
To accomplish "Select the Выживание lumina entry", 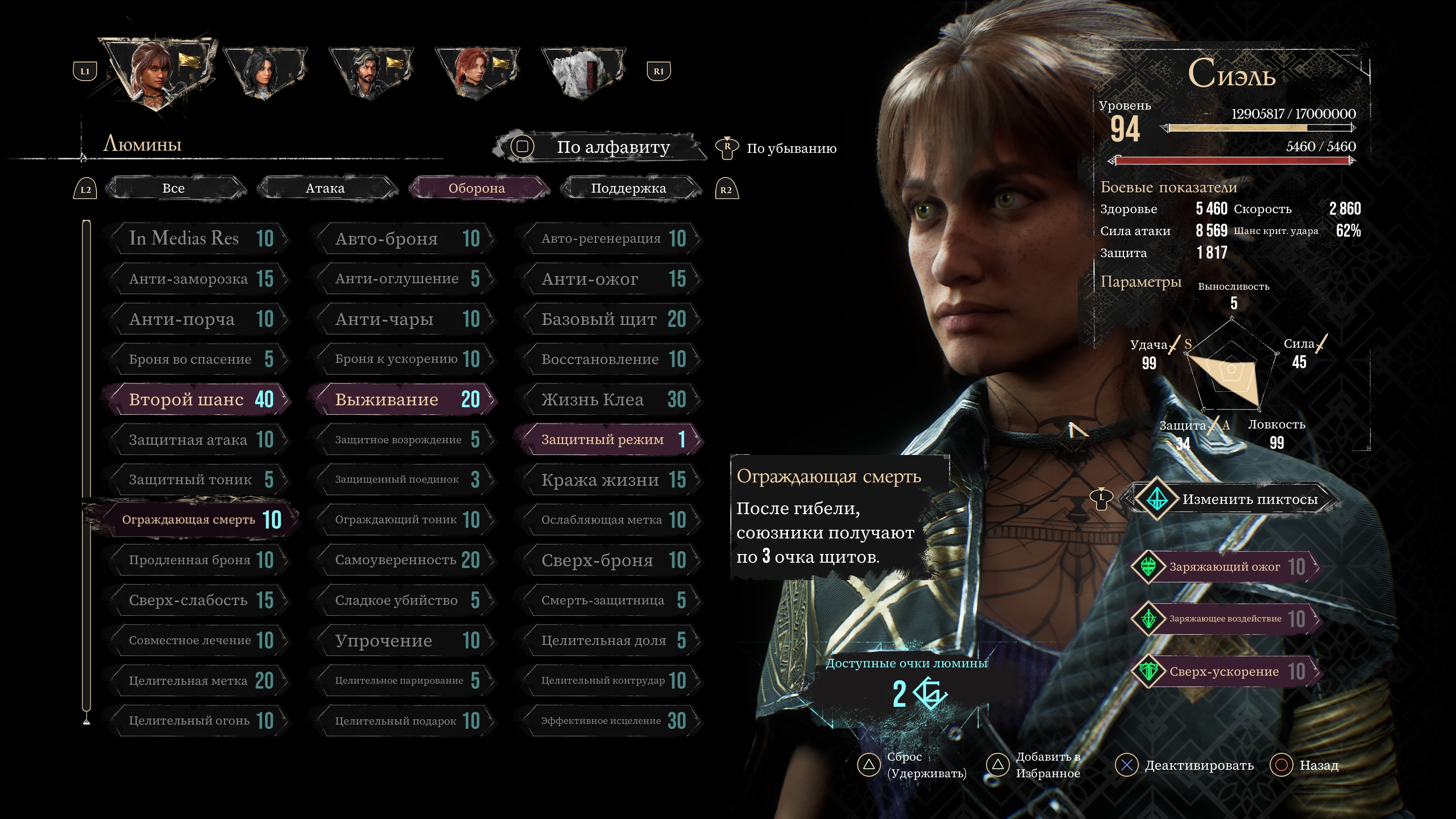I will pyautogui.click(x=404, y=400).
